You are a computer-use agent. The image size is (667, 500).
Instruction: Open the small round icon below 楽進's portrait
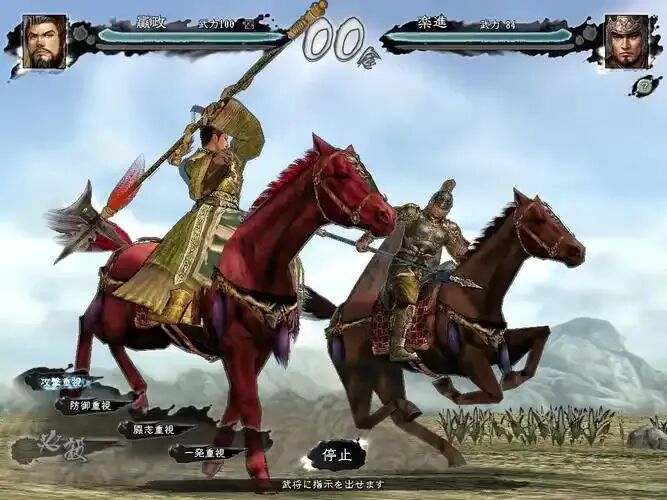tap(645, 86)
